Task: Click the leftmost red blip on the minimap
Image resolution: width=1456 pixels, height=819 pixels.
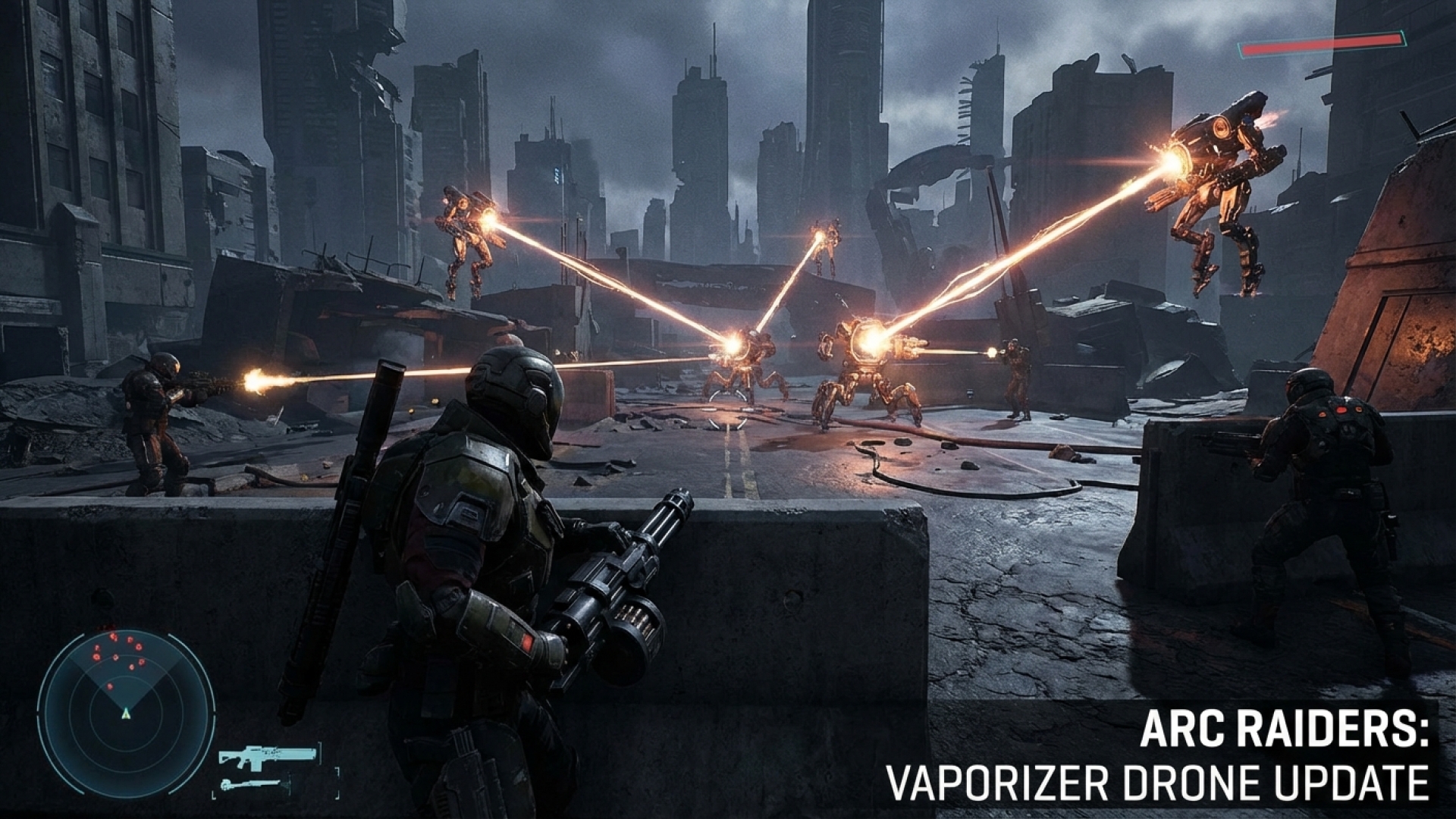Action: [x=96, y=657]
